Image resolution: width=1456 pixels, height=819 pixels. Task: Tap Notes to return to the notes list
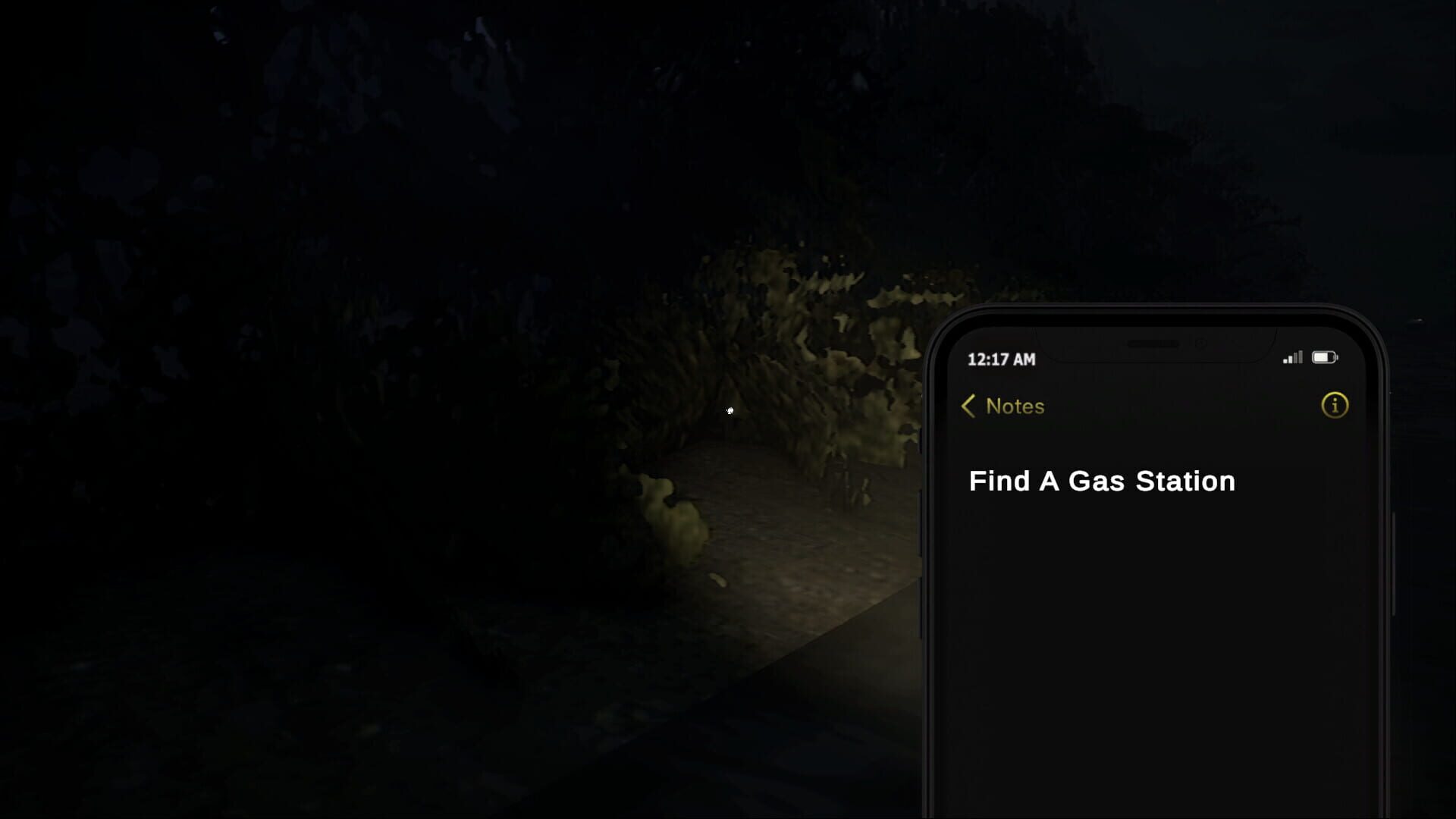pyautogui.click(x=1014, y=406)
